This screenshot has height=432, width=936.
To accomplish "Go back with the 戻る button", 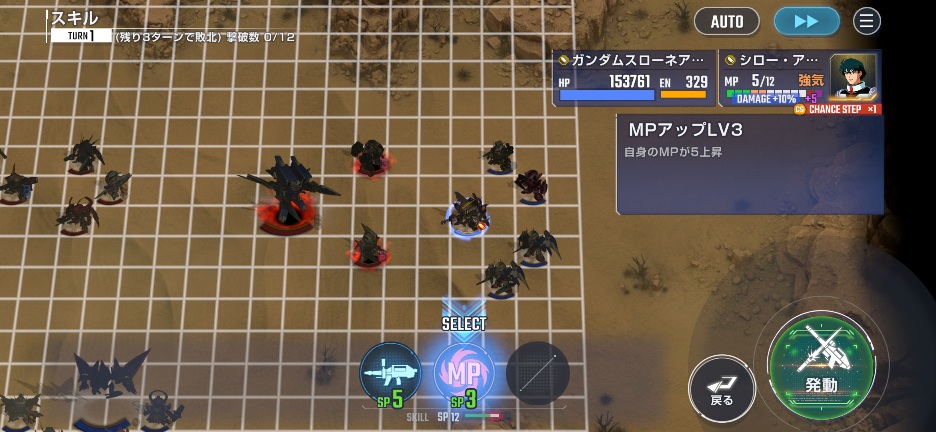I will [x=722, y=388].
